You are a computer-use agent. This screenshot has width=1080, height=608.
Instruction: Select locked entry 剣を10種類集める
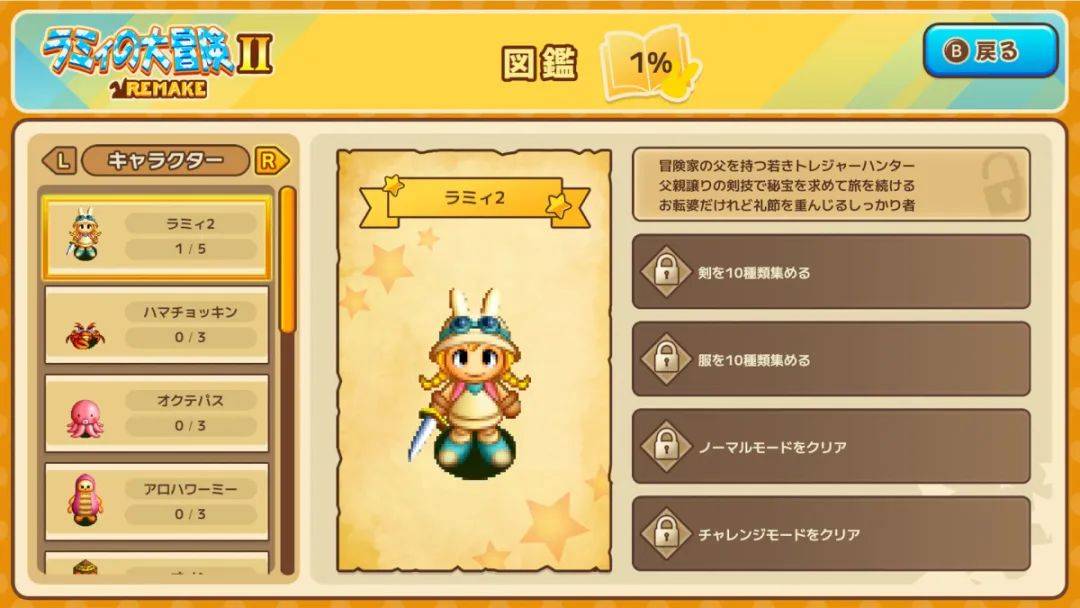[830, 272]
